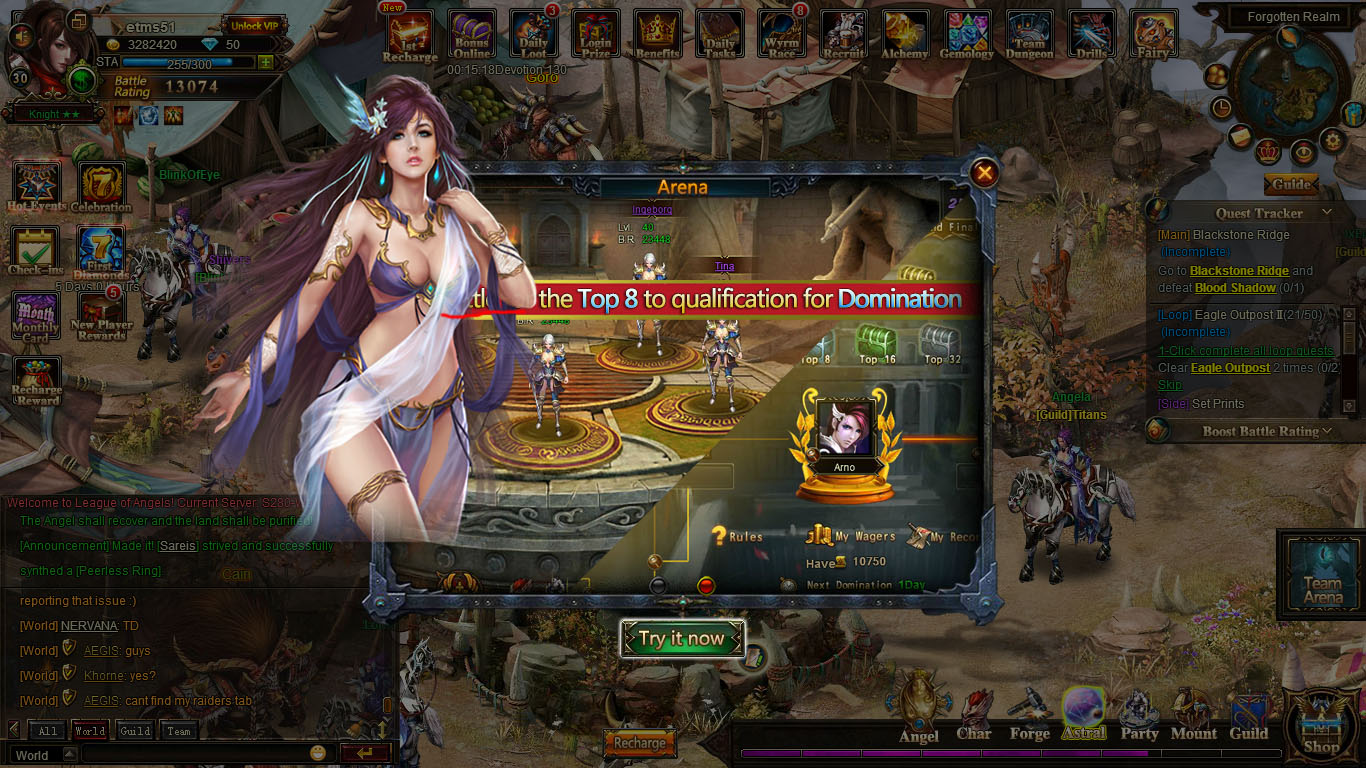Image resolution: width=1366 pixels, height=768 pixels.
Task: Open the Team Dungeon icon
Action: [1029, 36]
